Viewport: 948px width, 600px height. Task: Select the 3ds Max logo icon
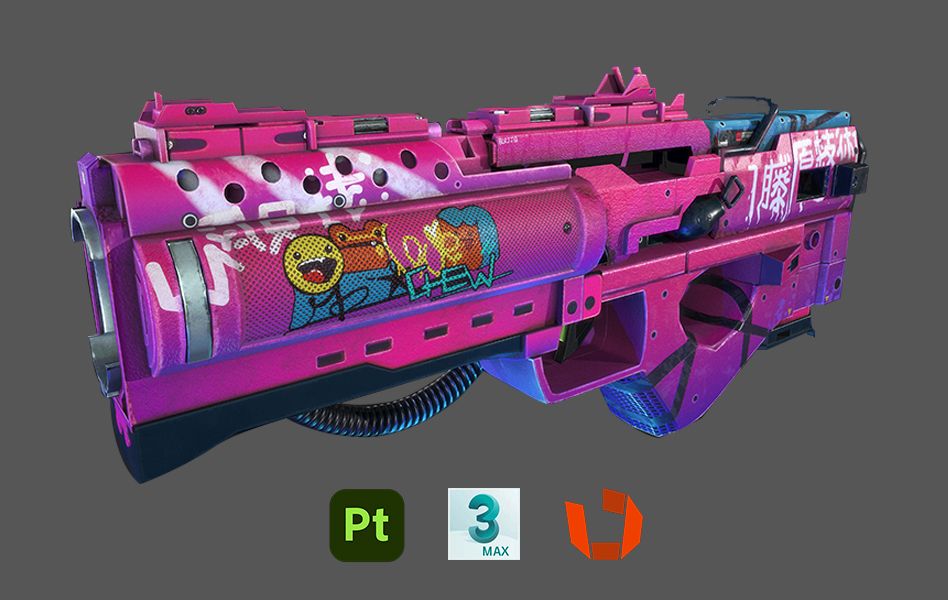(485, 525)
